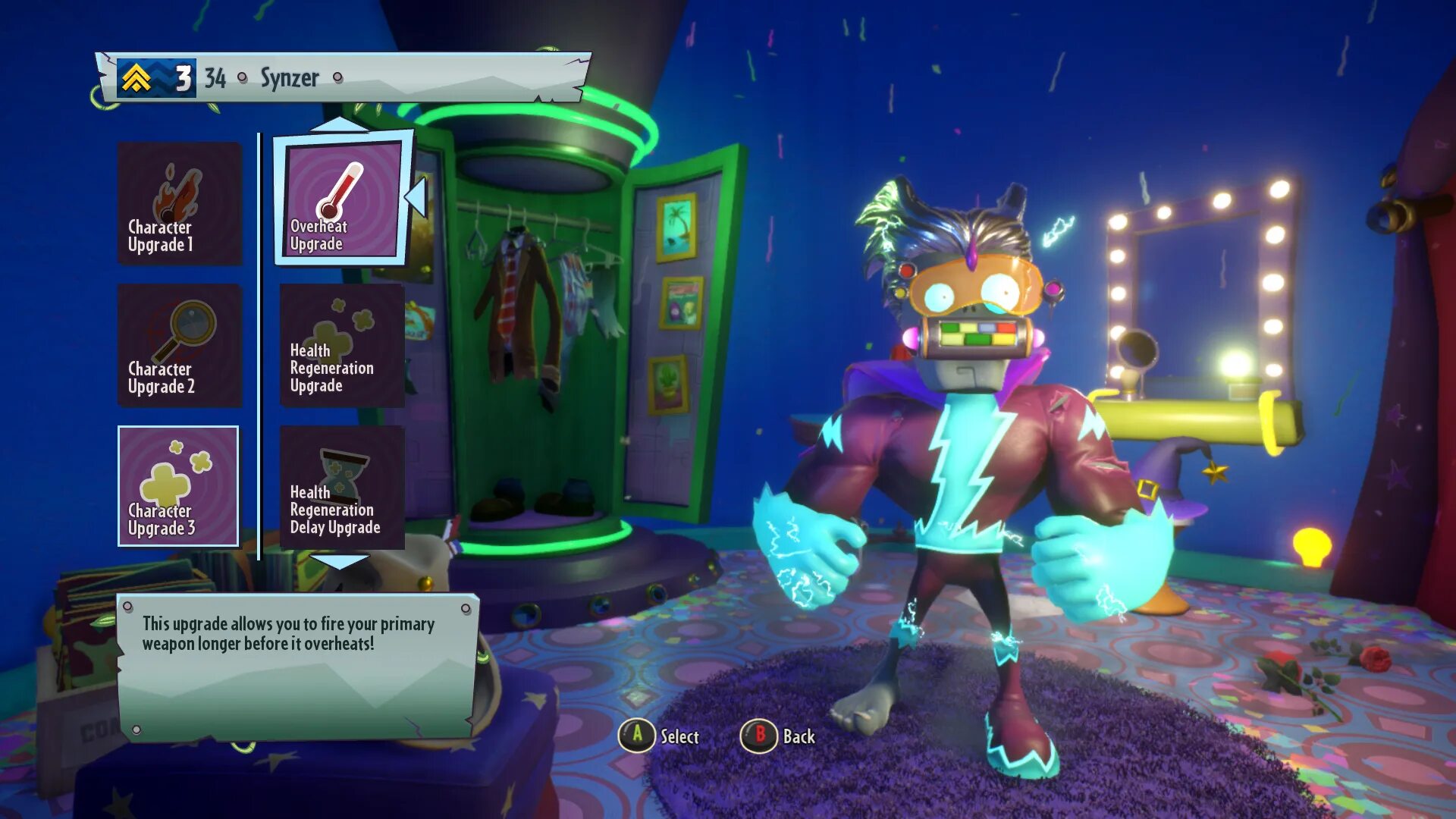Choose Health Regeneration Delay Upgrade tile
This screenshot has width=1456, height=819.
click(x=342, y=488)
